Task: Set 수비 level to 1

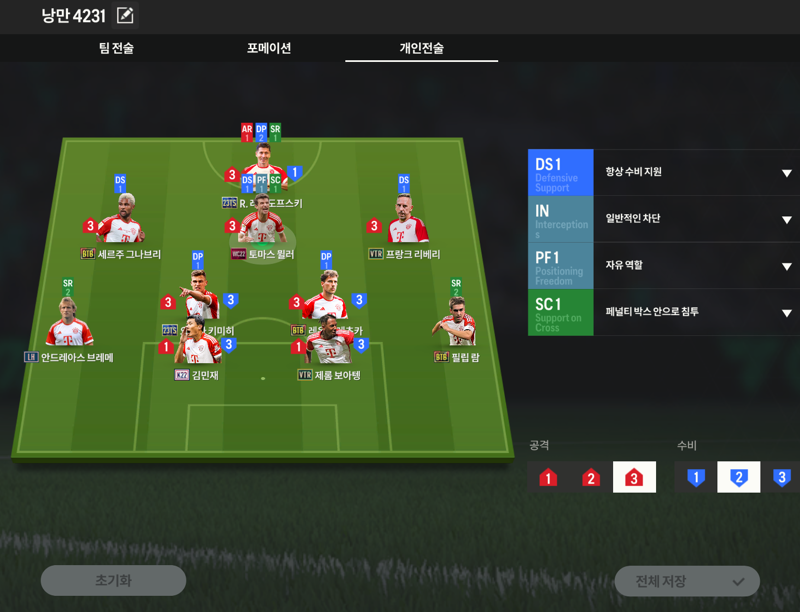Action: [696, 478]
